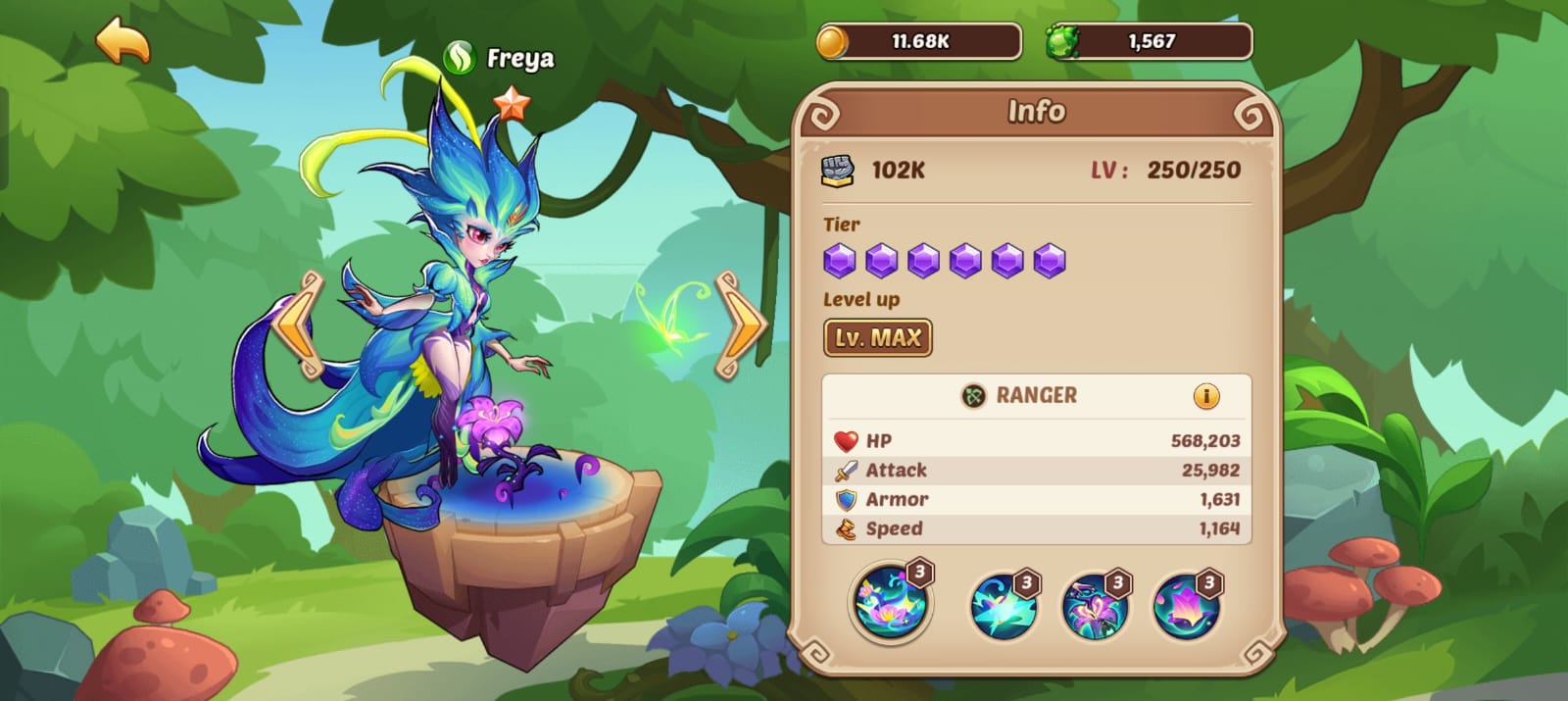Switch to the next hero

pos(741,325)
